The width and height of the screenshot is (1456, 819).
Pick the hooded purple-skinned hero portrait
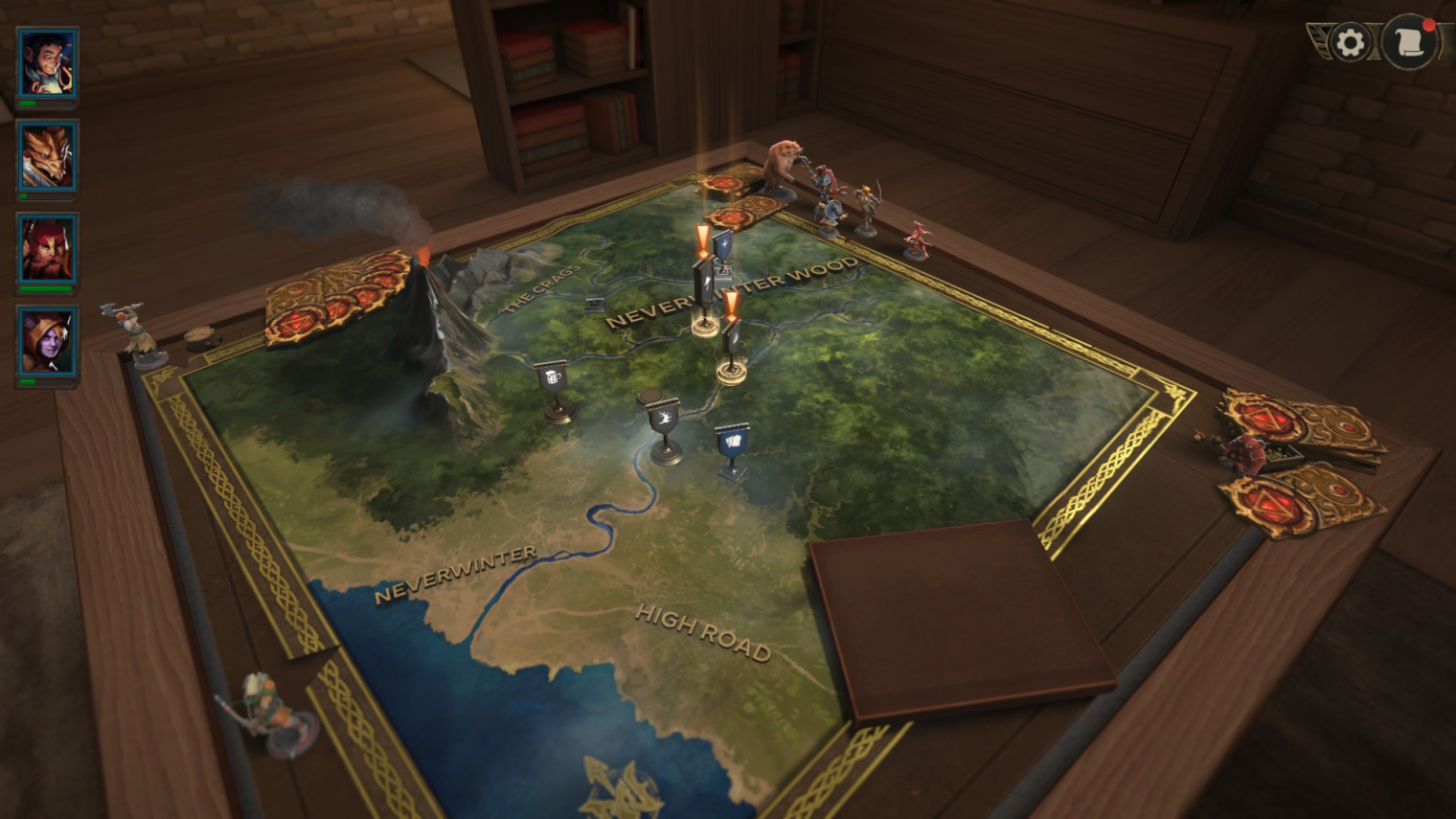pos(47,341)
